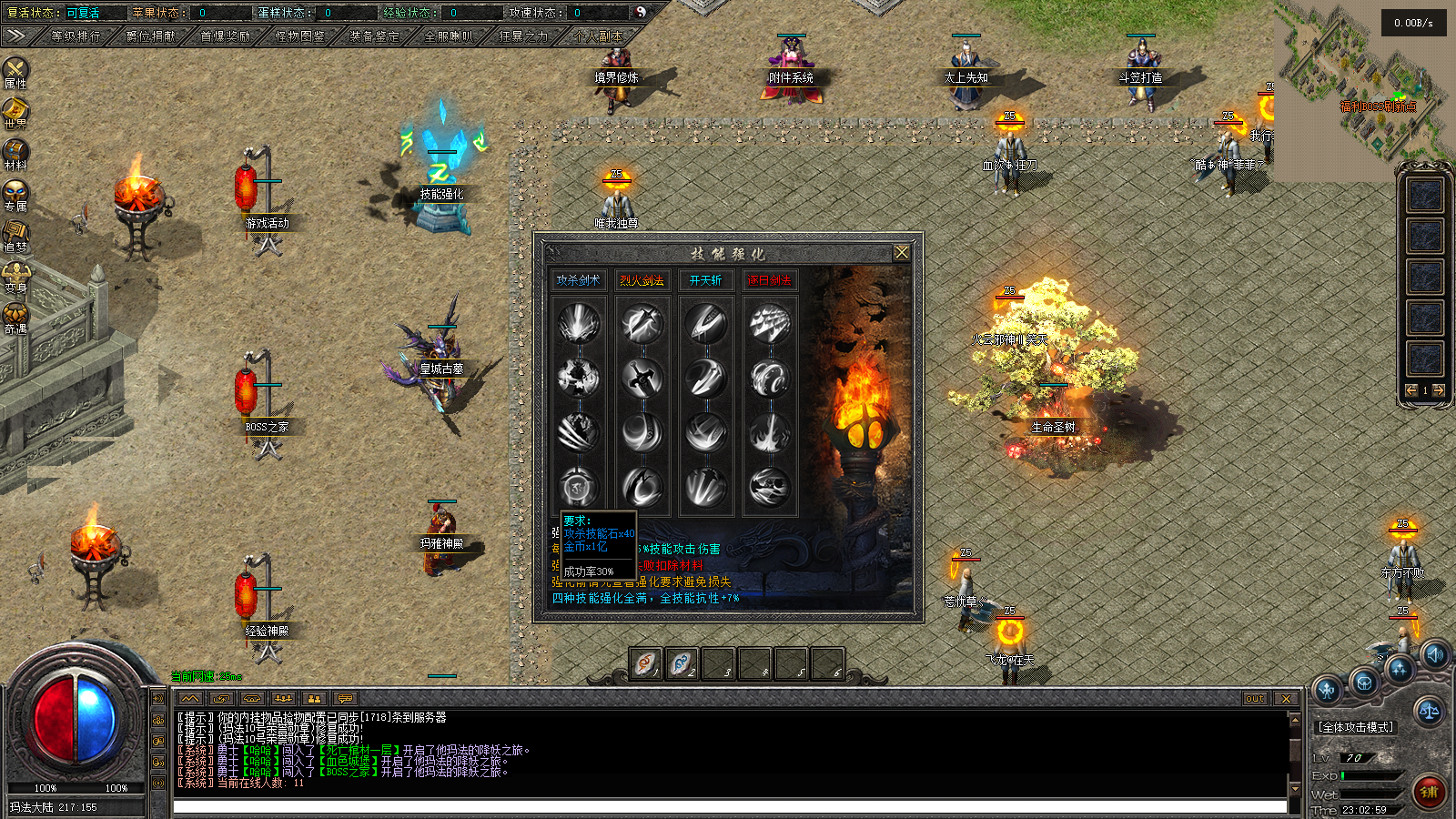Open the 怪物图鉴 monster codex
The image size is (1456, 819).
[300, 36]
